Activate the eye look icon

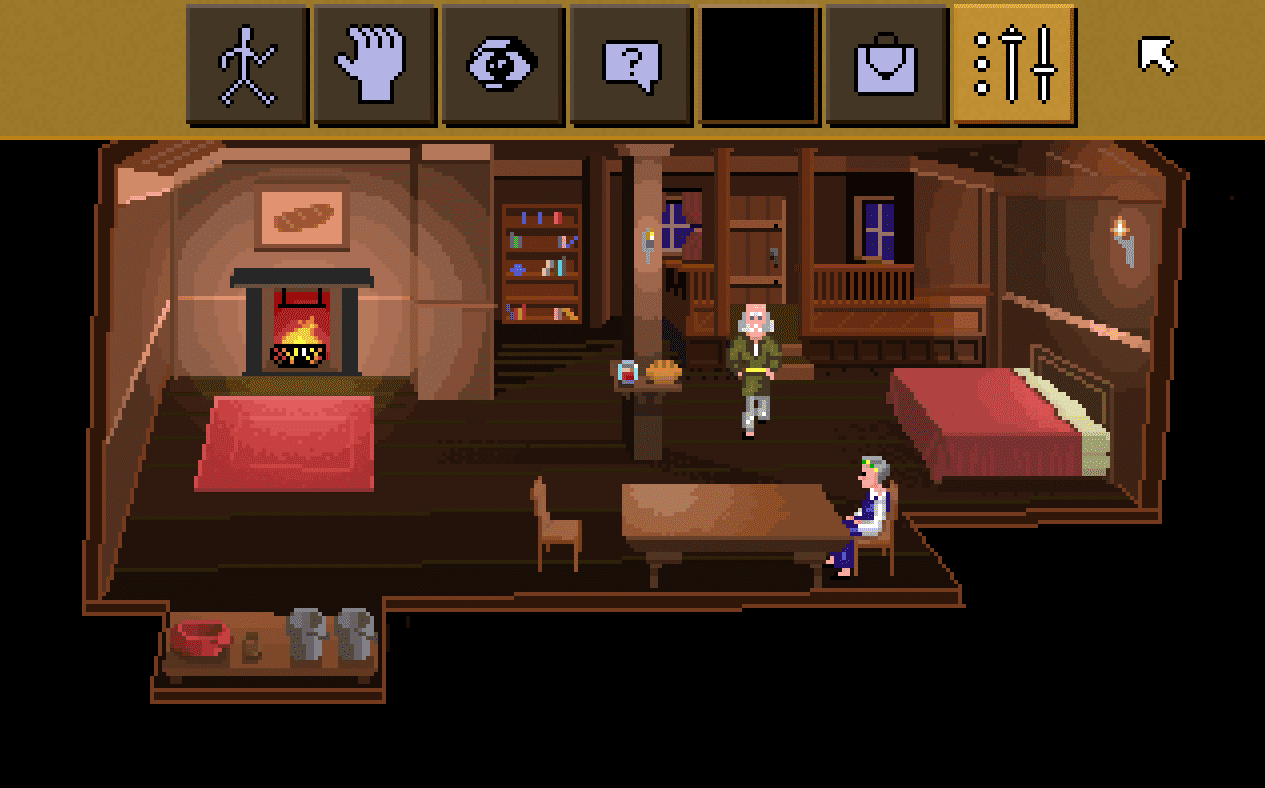click(503, 65)
